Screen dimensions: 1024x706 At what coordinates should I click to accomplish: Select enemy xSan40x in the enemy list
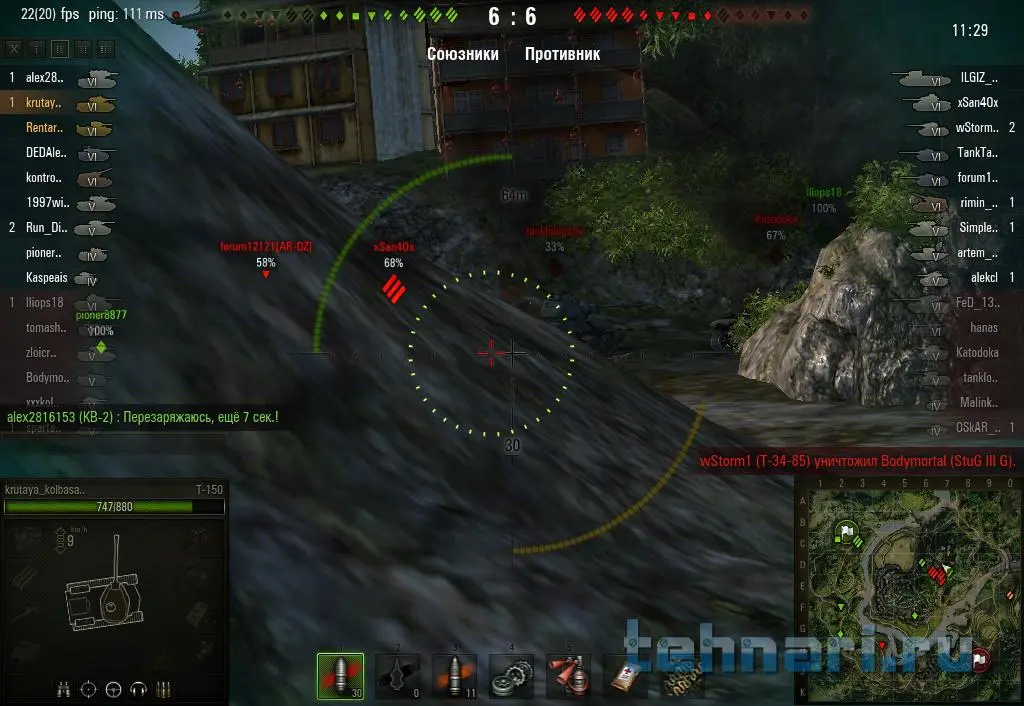click(x=977, y=102)
